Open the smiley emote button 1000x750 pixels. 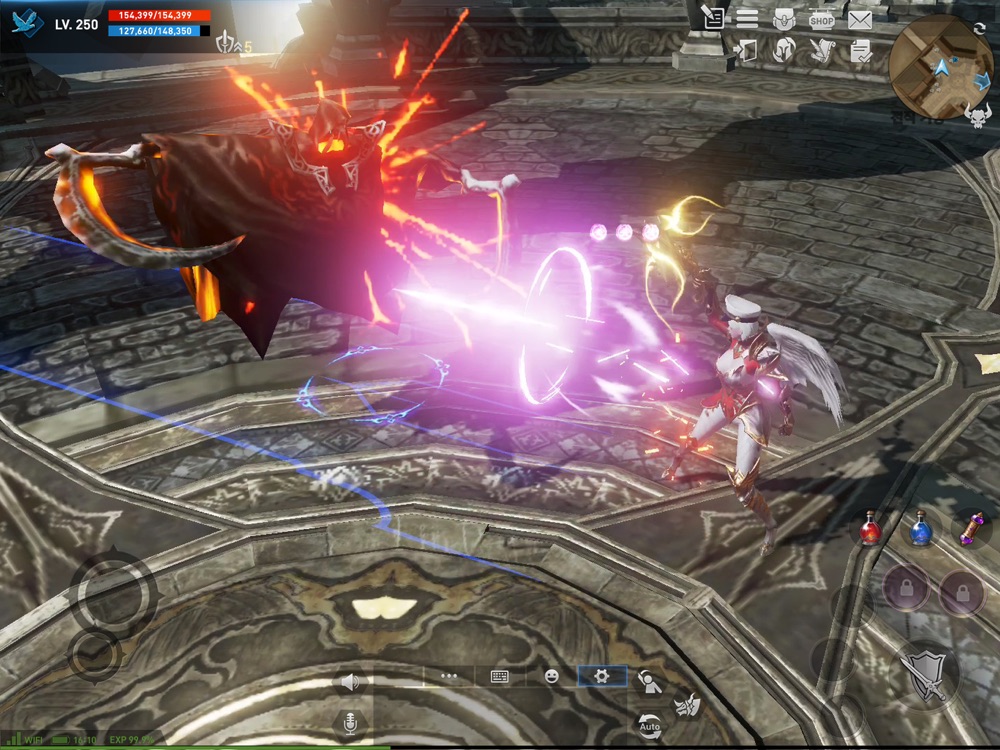pos(551,676)
